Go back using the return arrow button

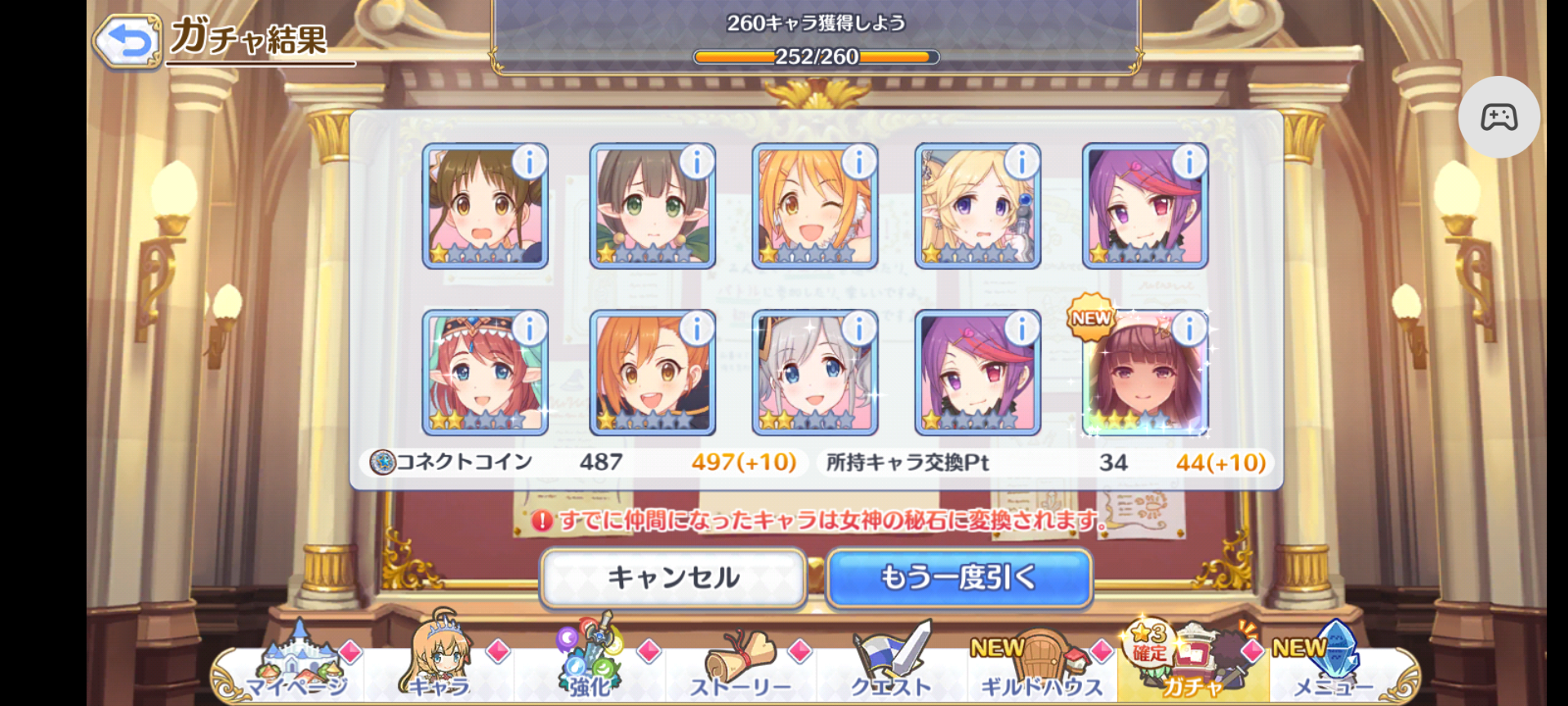(127, 41)
